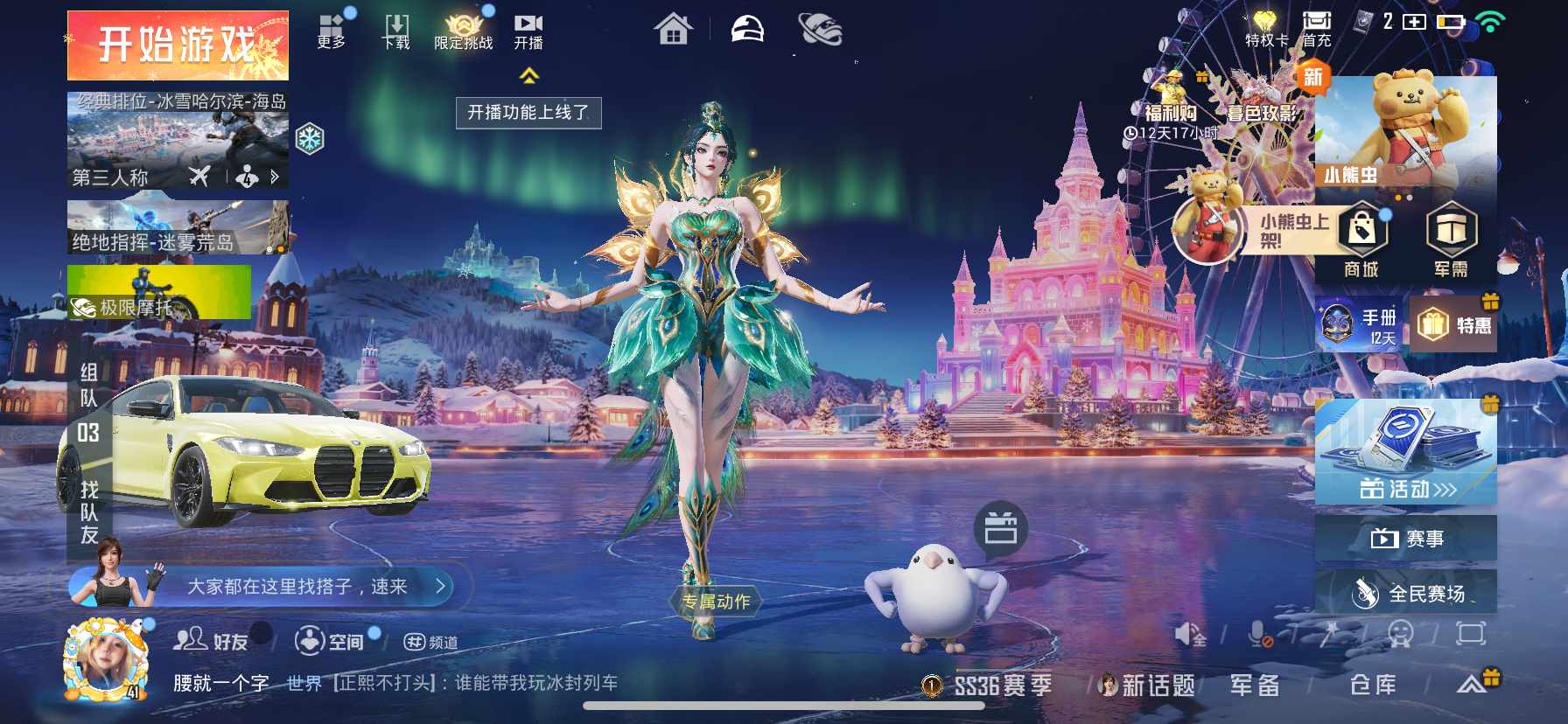Open the 军需 supply crate panel
Viewport: 1568px width, 724px height.
pos(1451,240)
